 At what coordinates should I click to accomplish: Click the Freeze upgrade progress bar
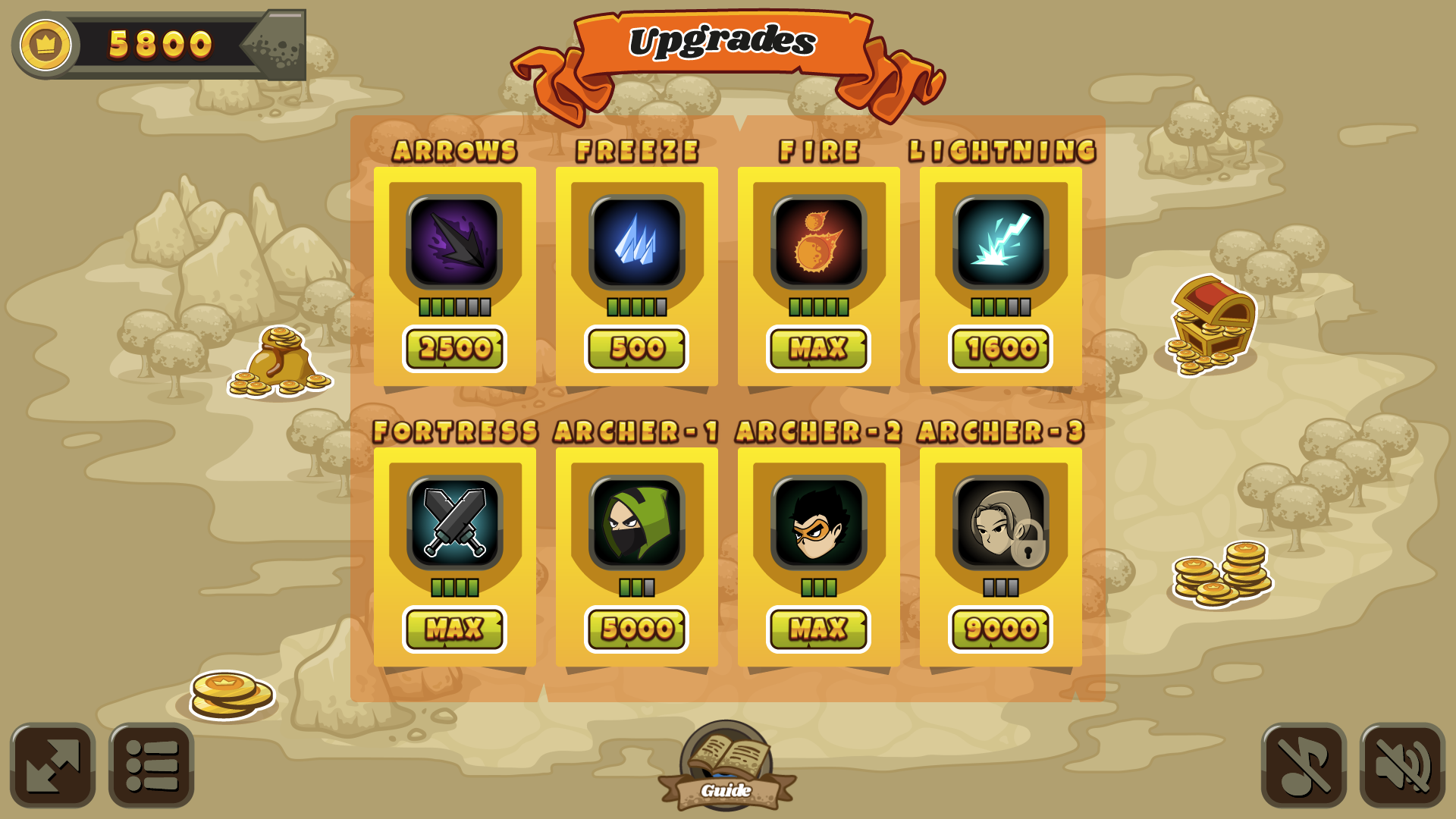pos(637,308)
